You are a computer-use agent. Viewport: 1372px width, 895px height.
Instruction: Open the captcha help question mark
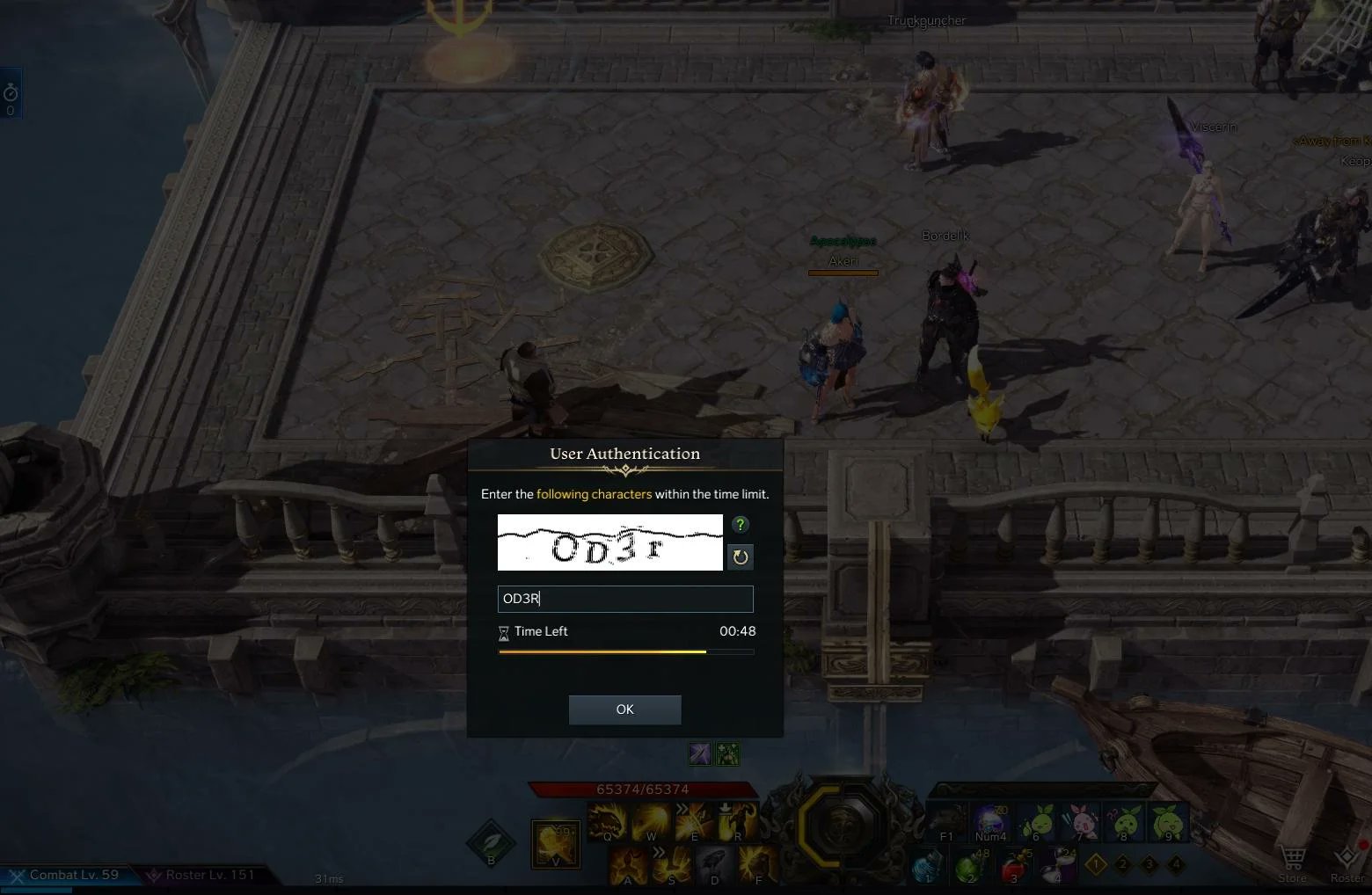click(740, 525)
